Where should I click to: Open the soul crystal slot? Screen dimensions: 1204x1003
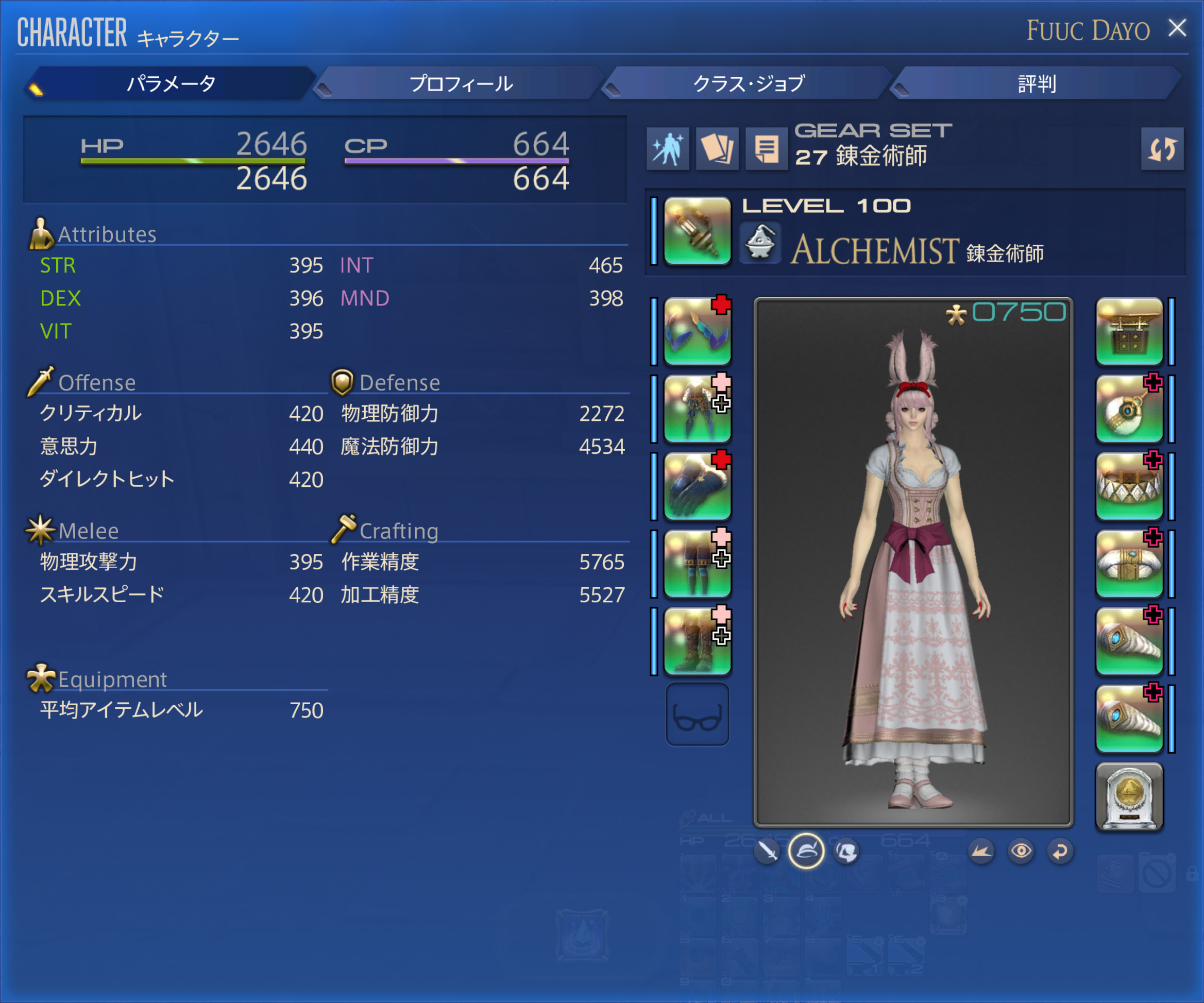[1129, 796]
